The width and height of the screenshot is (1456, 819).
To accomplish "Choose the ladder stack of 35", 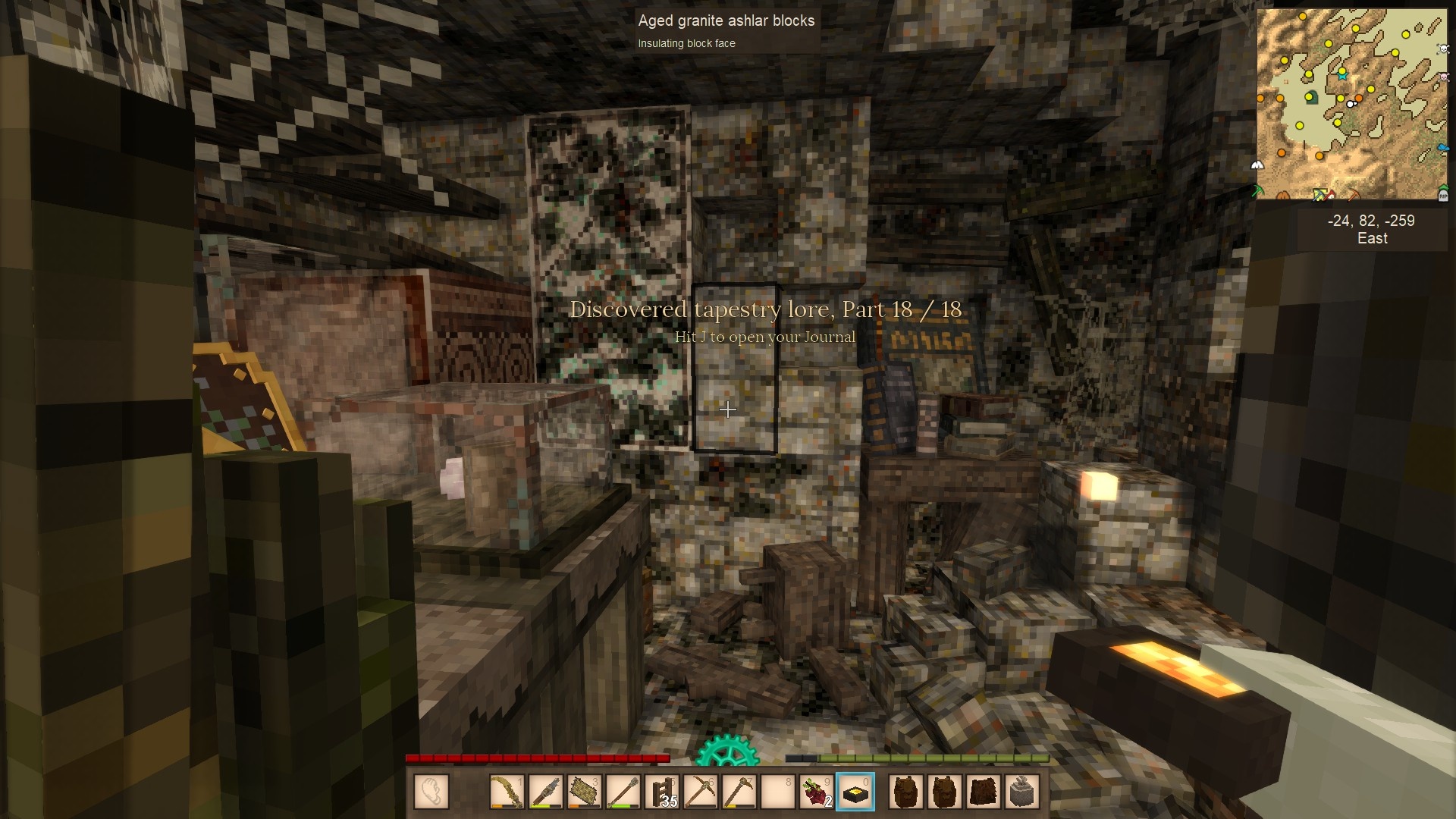I will point(662,792).
